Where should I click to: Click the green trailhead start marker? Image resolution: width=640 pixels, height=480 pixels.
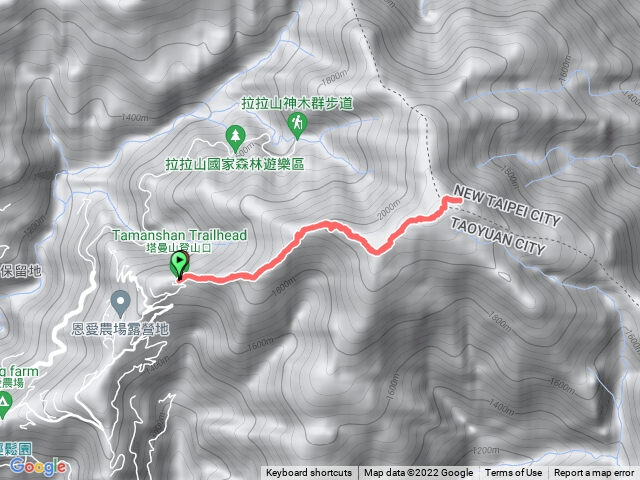pos(180,265)
